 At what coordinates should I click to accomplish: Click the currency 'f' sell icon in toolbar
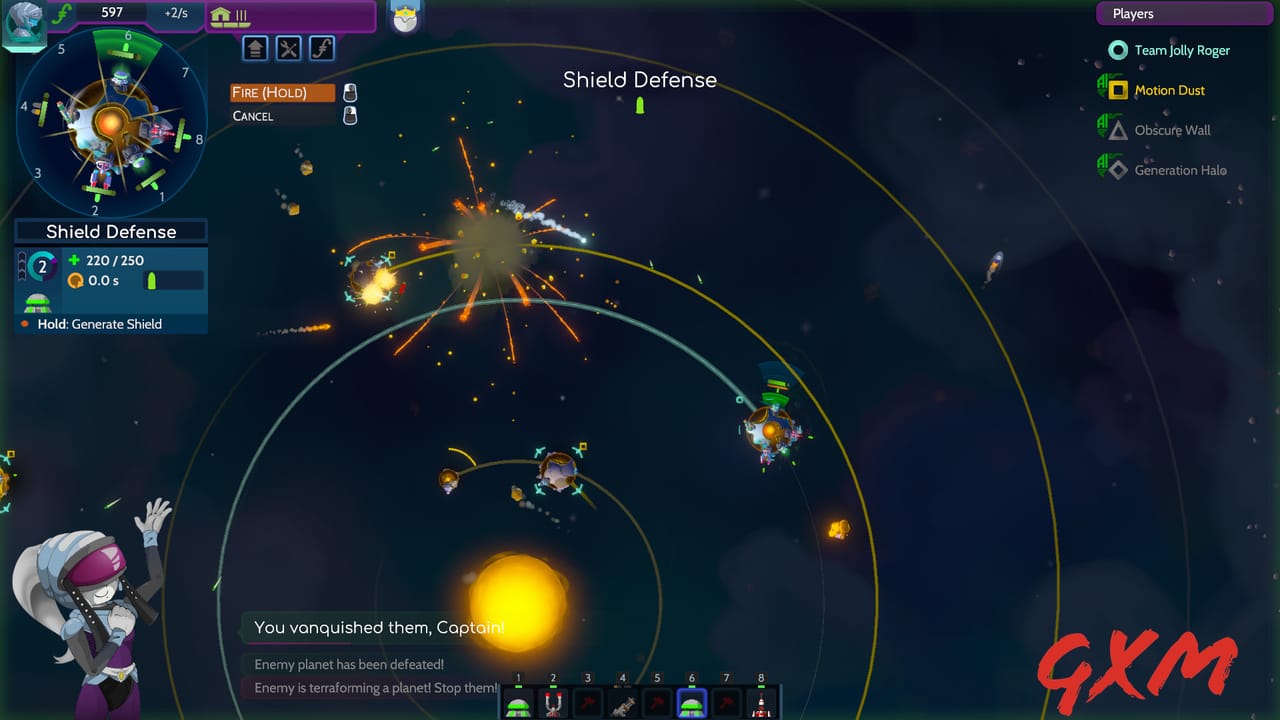coord(322,48)
